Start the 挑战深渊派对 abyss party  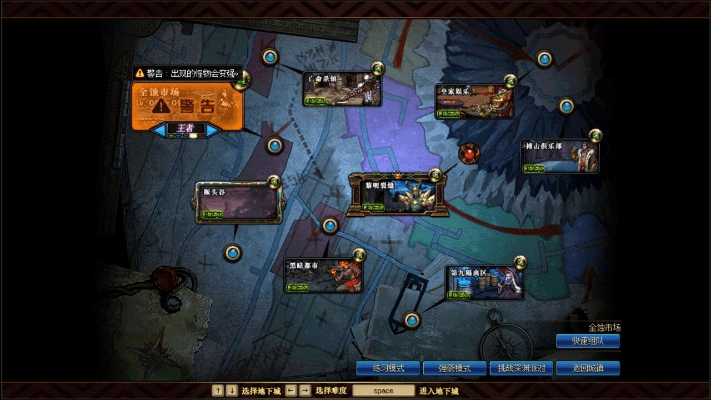click(x=521, y=367)
